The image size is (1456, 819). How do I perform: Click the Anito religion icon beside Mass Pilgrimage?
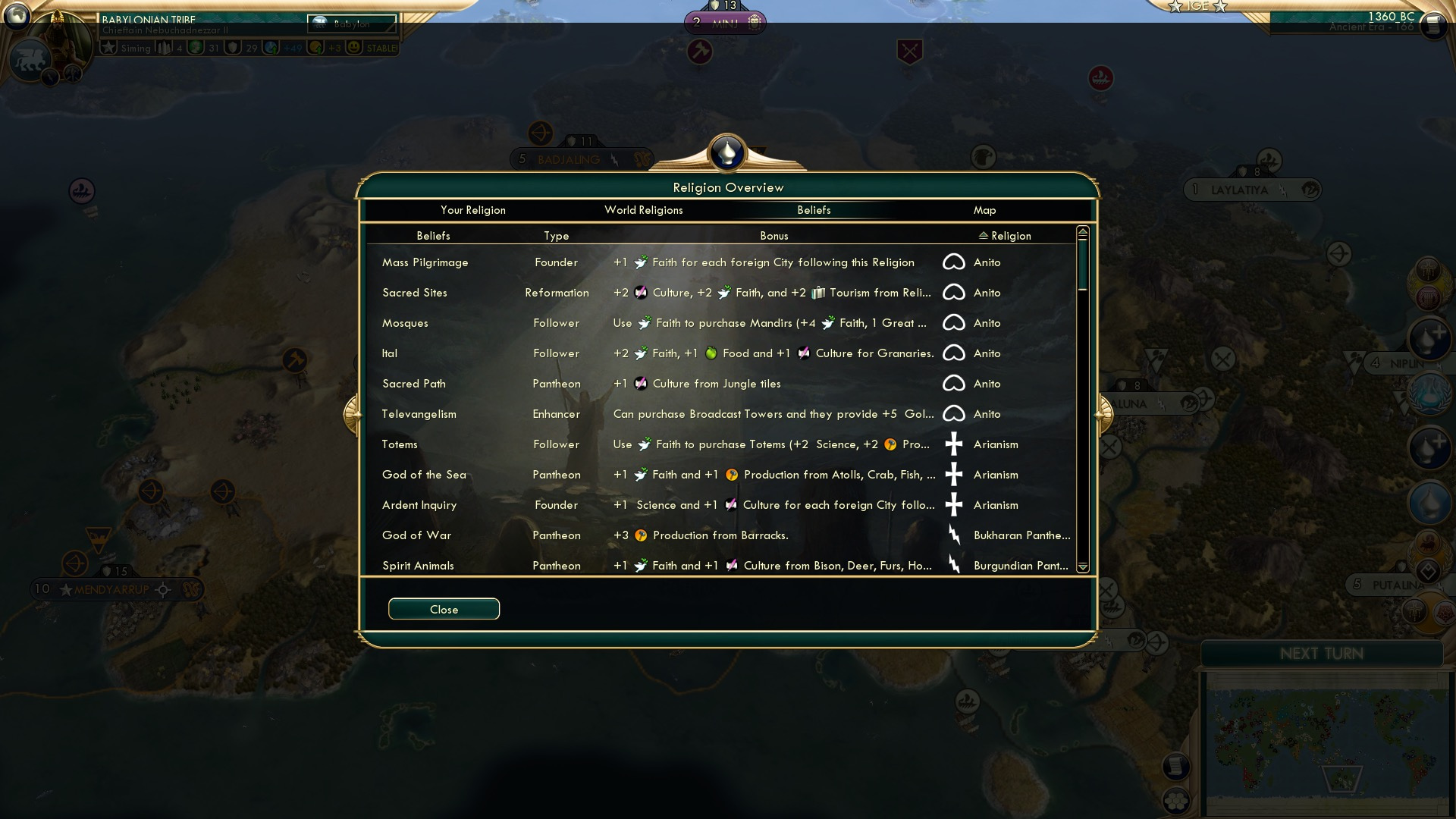pos(955,262)
